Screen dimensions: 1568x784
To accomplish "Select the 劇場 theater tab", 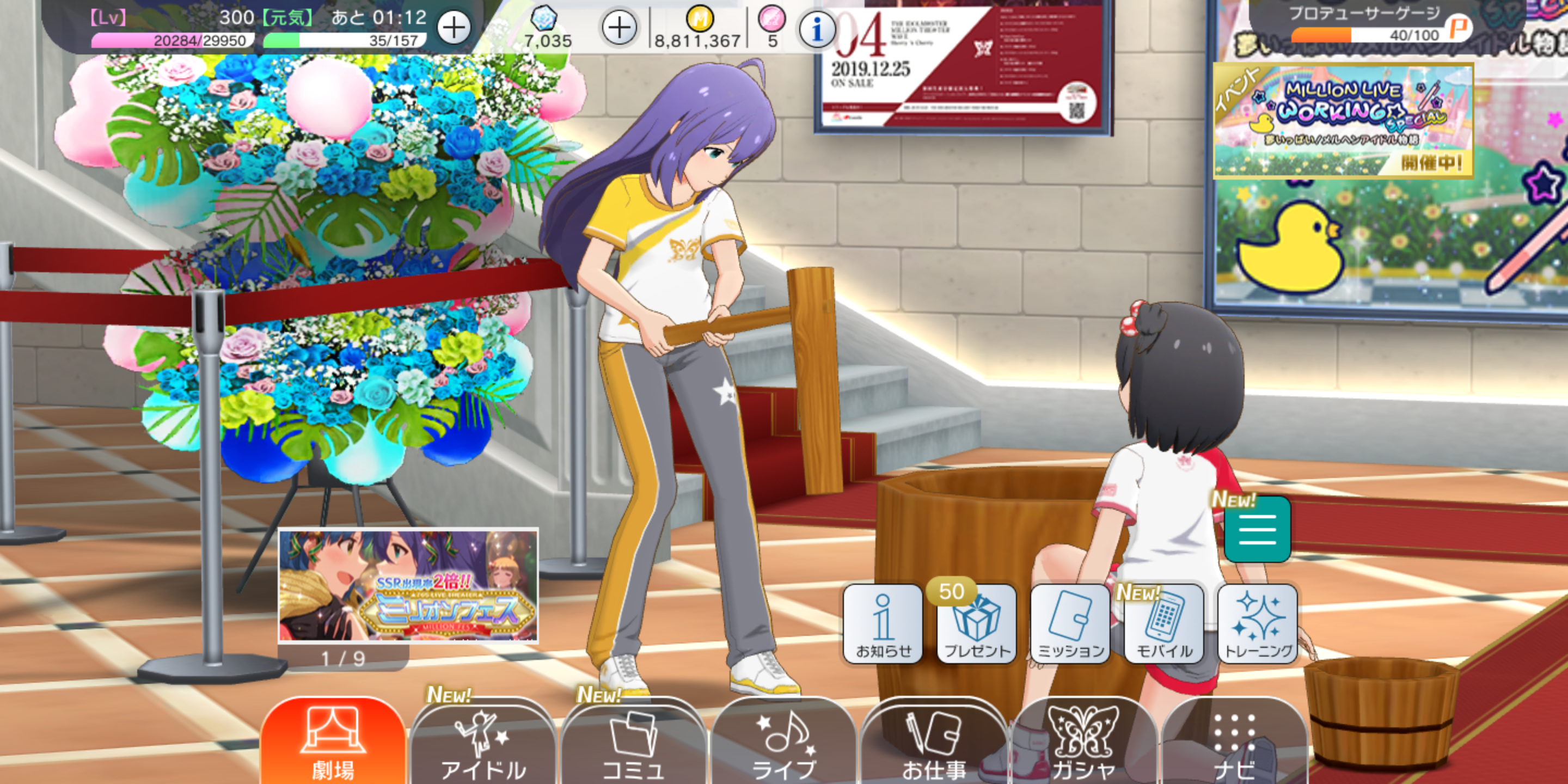I will click(333, 743).
